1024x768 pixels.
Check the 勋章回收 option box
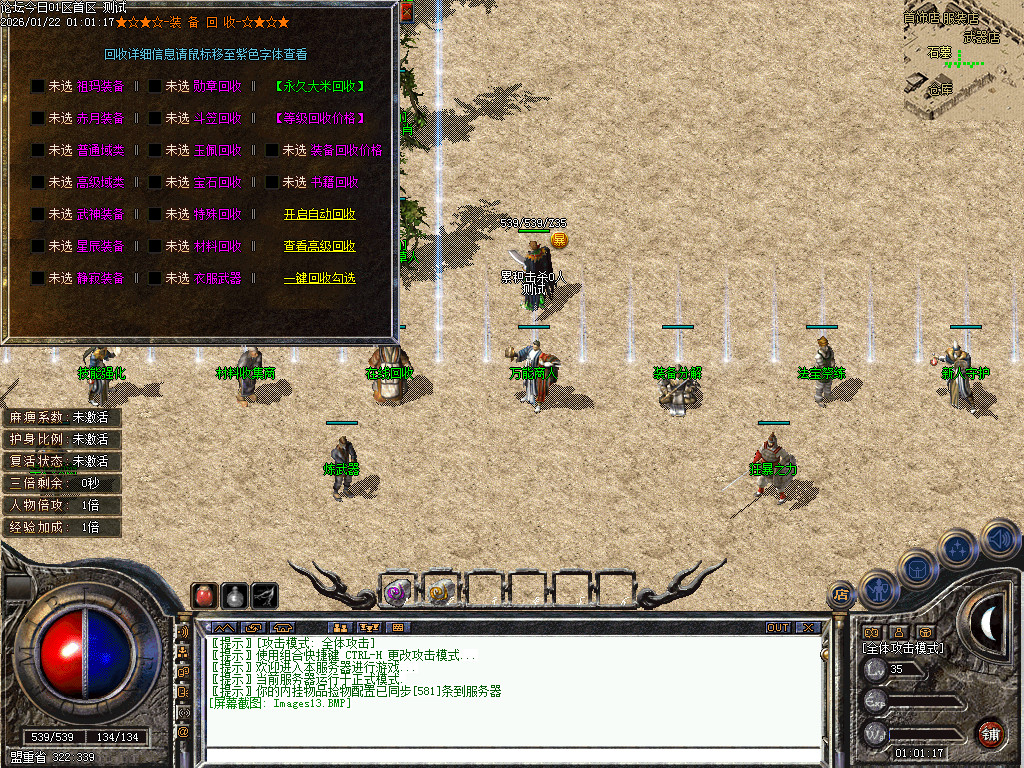click(155, 87)
